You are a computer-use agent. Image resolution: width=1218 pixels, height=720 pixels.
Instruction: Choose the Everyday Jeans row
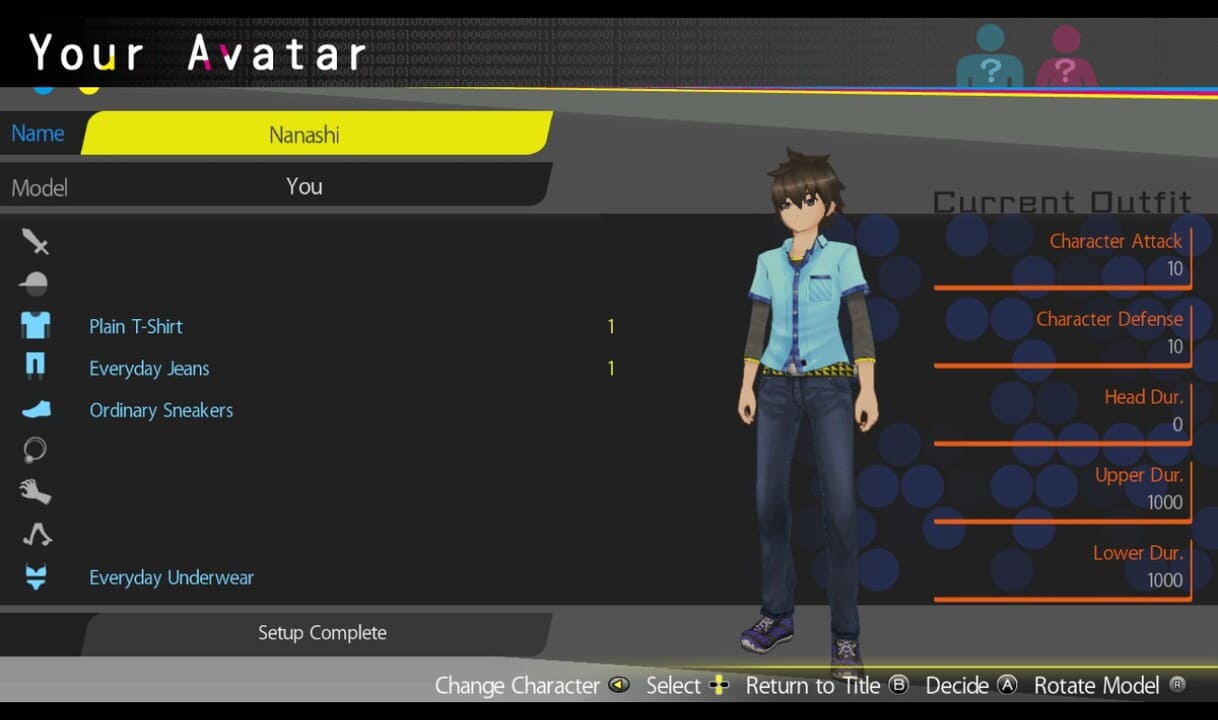click(x=149, y=369)
